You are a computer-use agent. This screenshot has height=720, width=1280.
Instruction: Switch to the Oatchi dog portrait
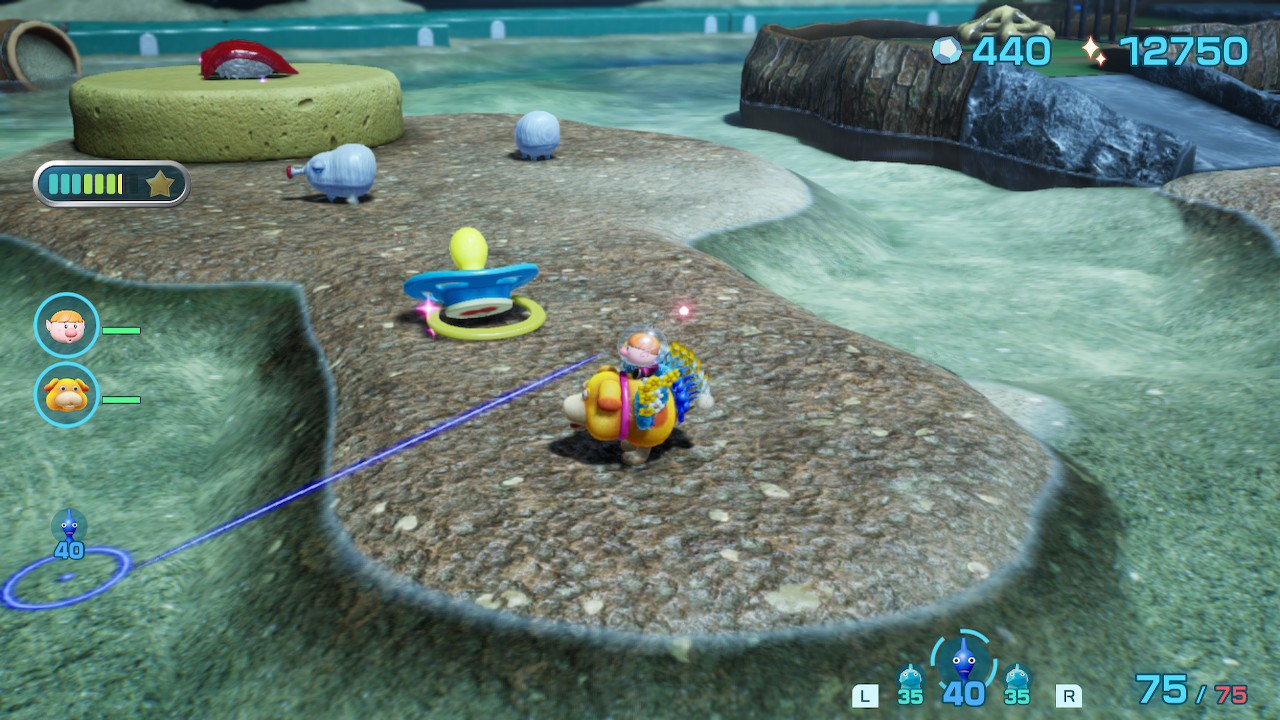click(x=67, y=395)
